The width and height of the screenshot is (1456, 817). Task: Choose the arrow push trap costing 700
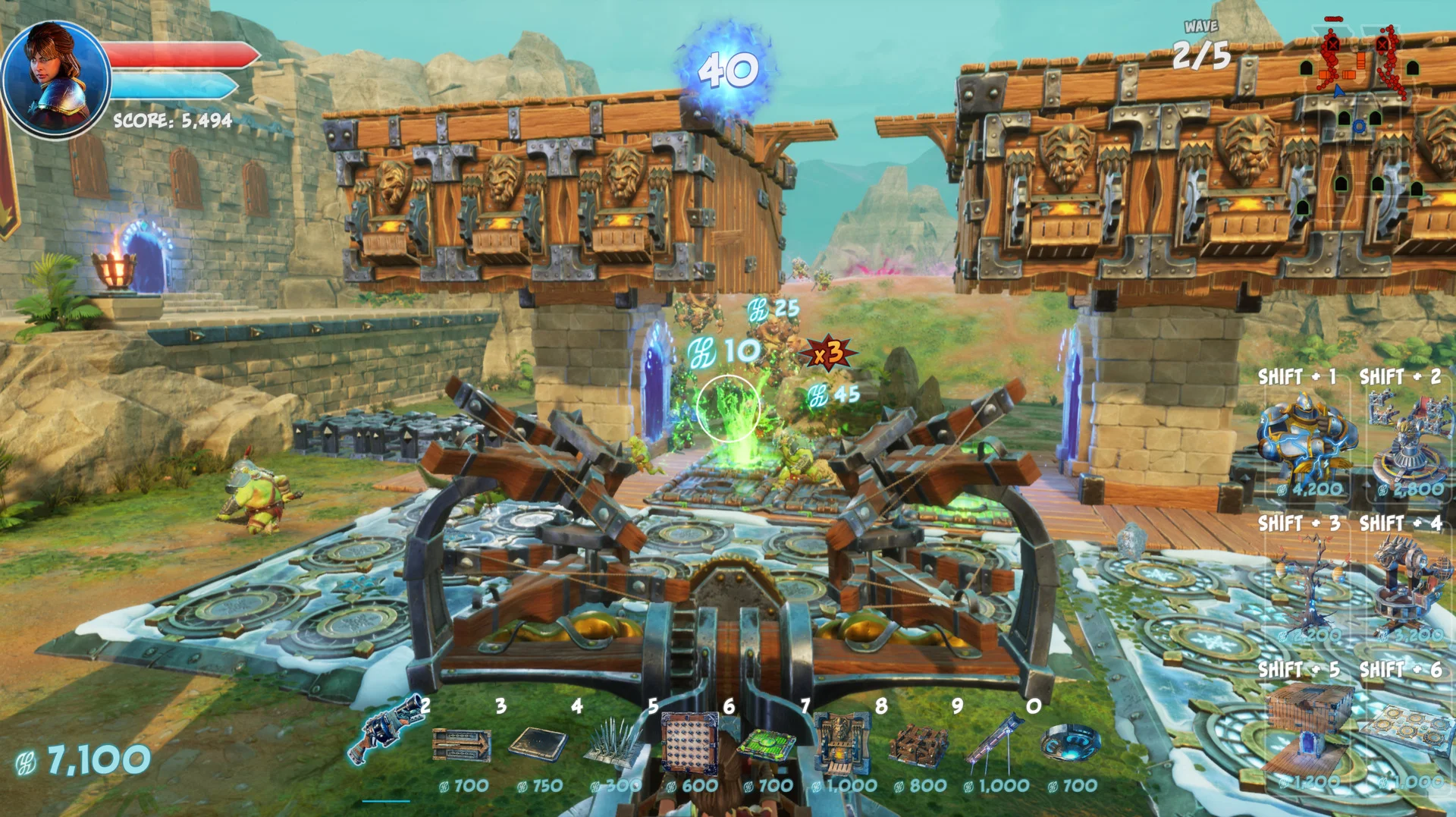click(x=461, y=745)
